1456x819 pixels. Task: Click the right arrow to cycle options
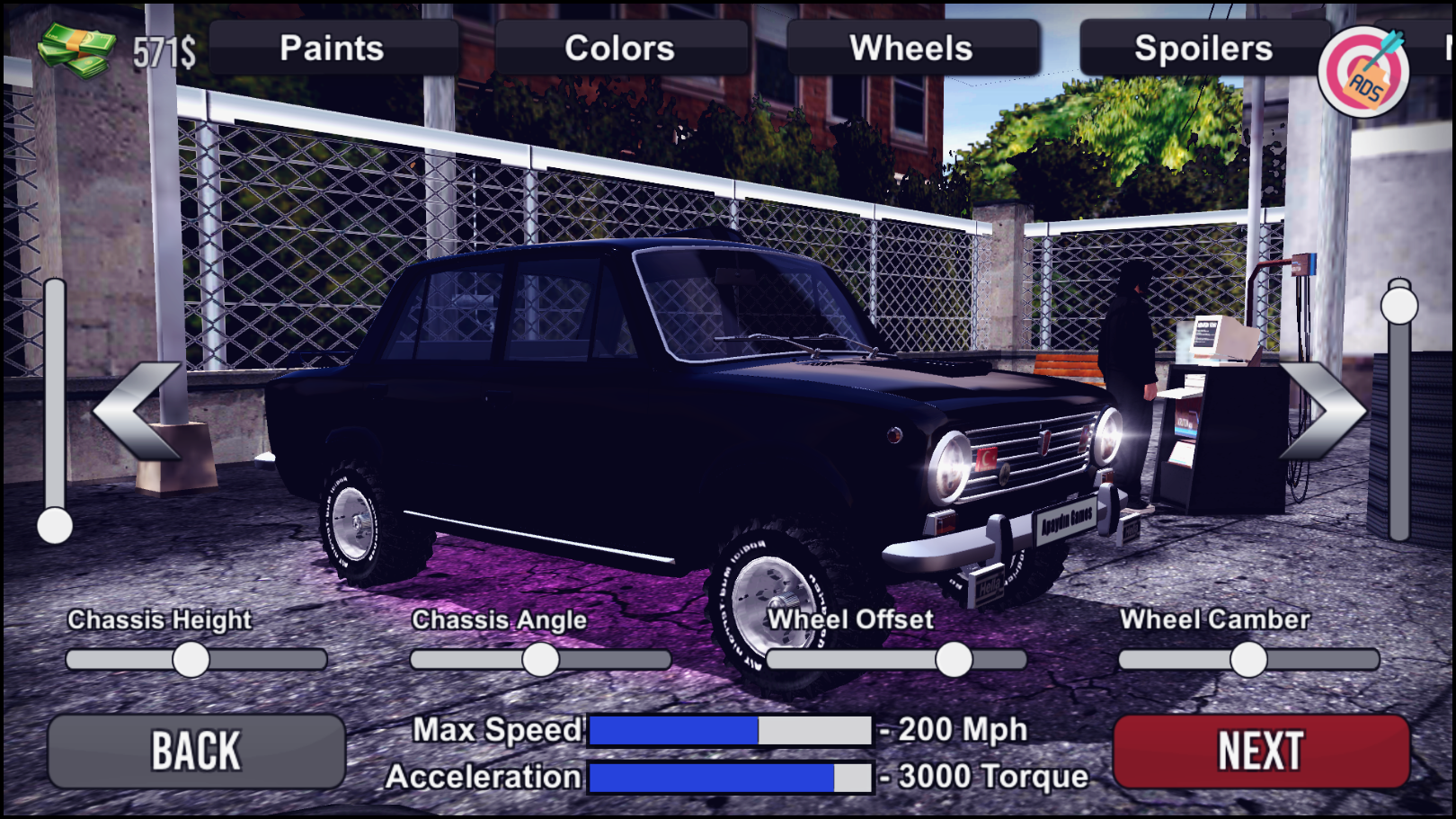click(1320, 411)
